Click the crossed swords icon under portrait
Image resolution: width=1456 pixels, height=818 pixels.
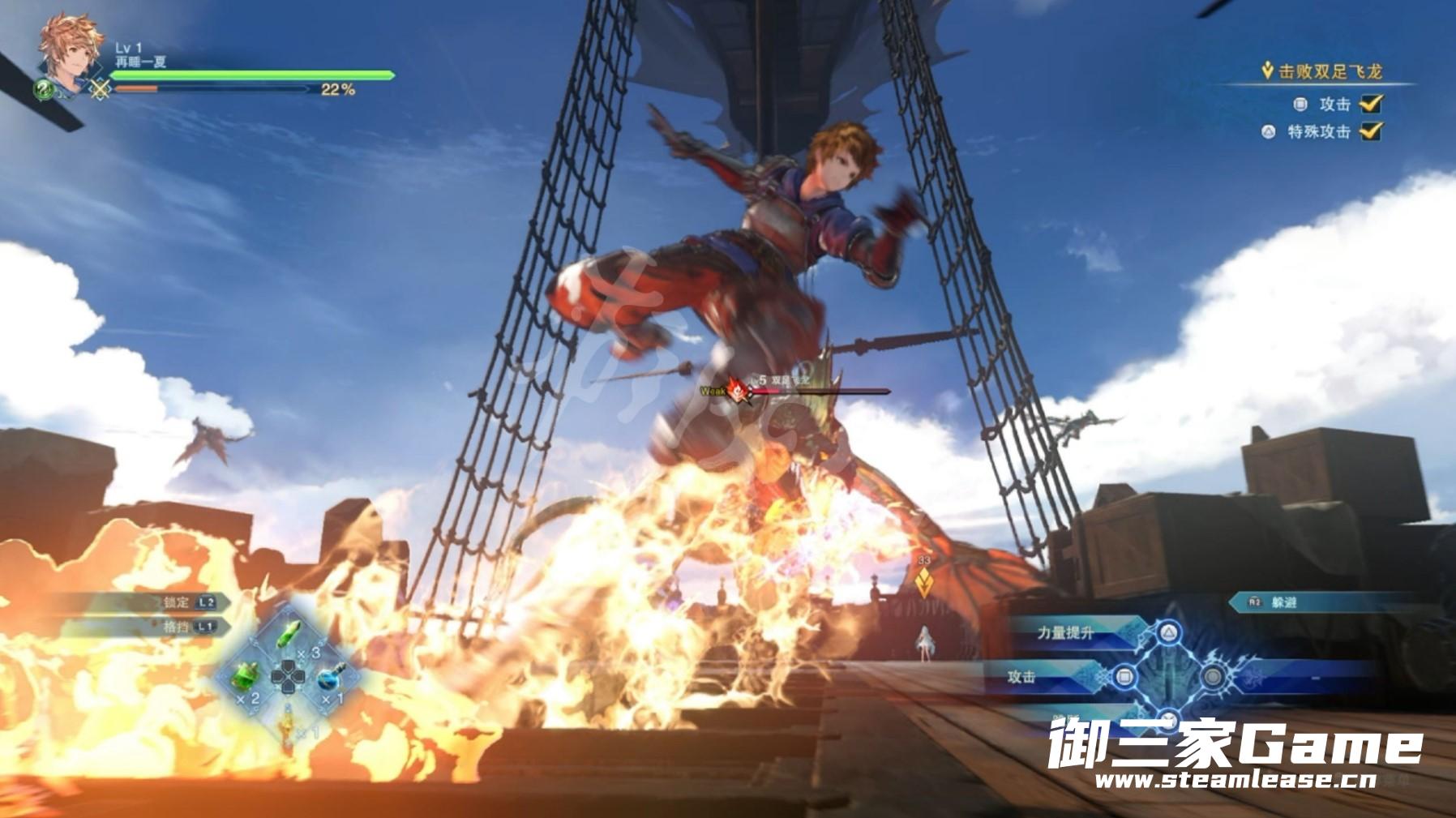tap(100, 89)
